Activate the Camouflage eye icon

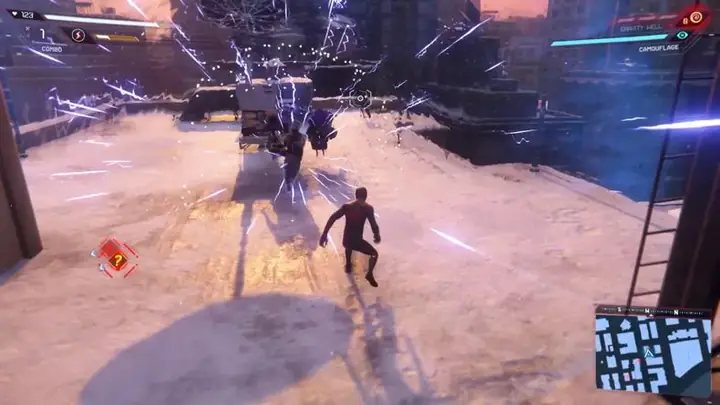(x=683, y=35)
